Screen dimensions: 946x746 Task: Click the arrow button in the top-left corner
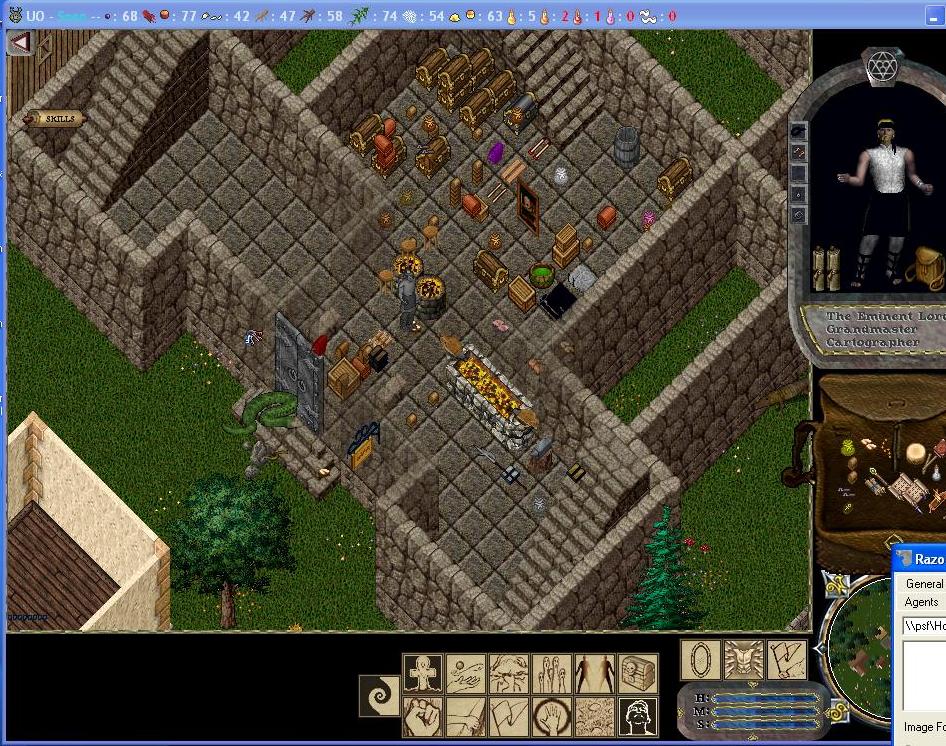point(20,43)
